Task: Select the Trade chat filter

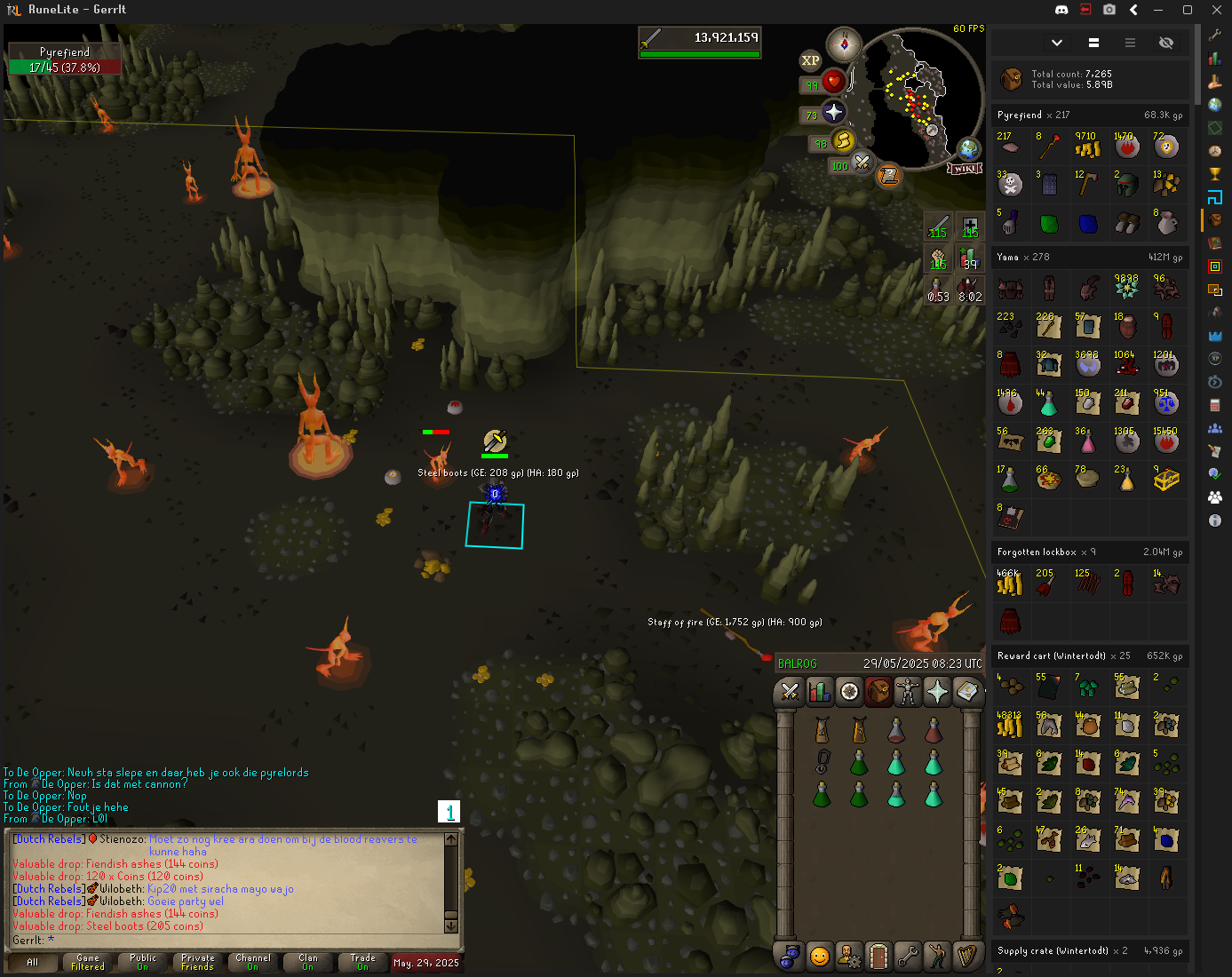Action: pyautogui.click(x=362, y=962)
